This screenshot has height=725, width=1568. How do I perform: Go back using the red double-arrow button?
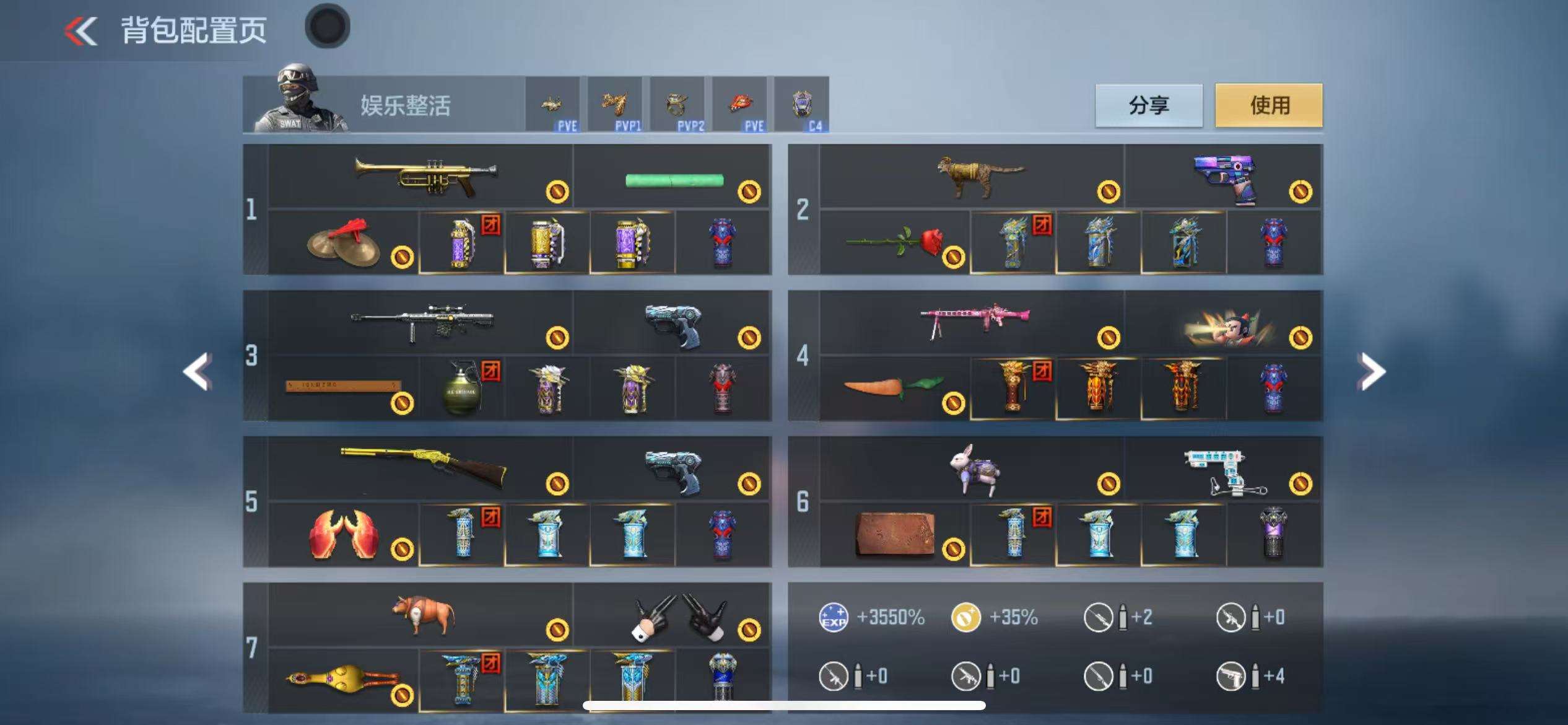point(81,30)
